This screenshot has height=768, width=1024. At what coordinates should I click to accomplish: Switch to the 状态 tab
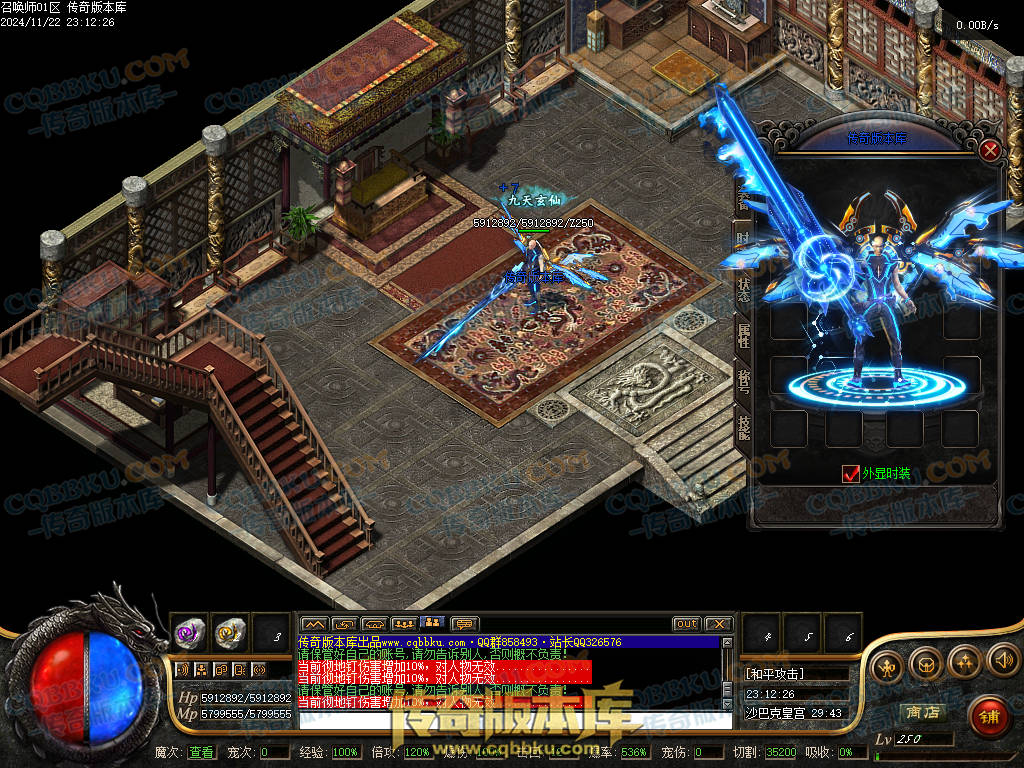coord(743,283)
